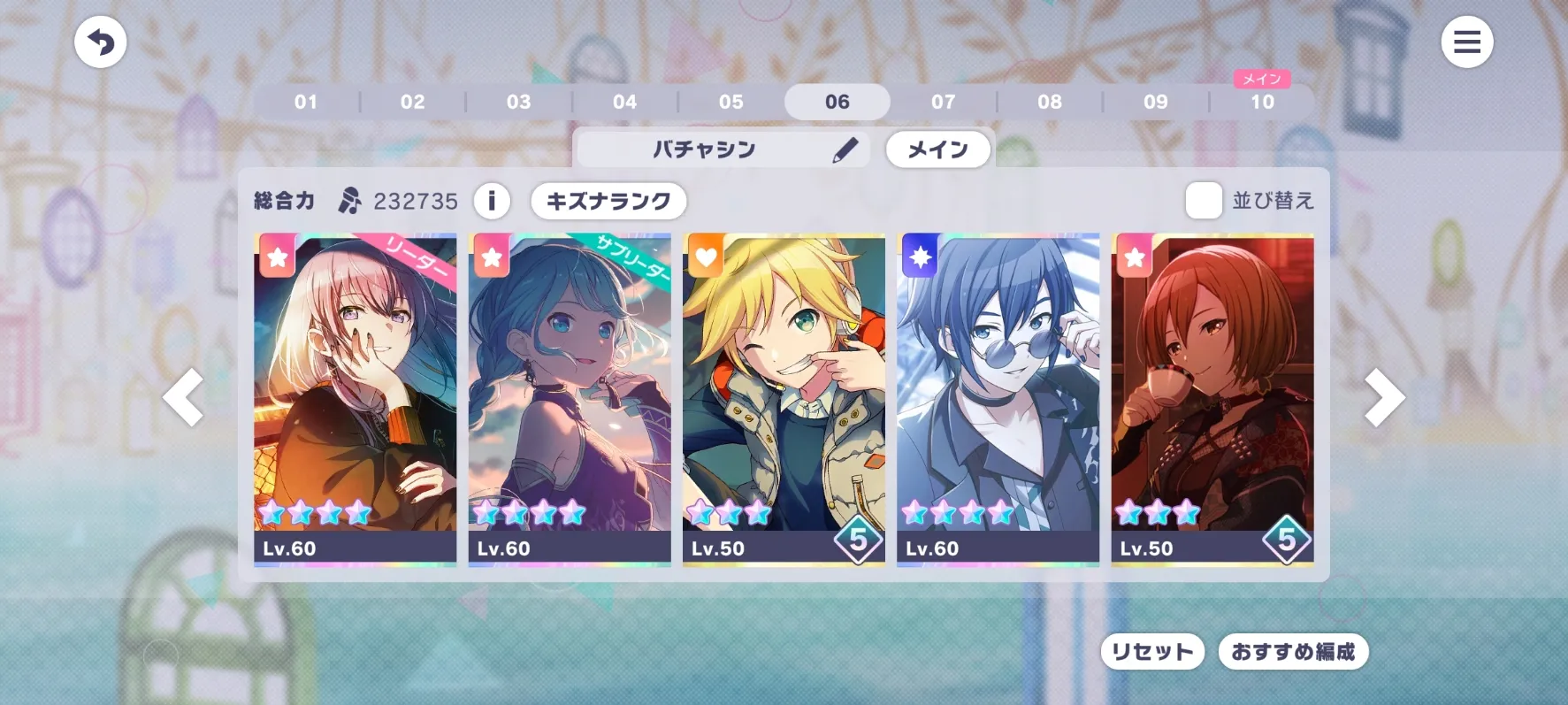Go back with the return arrow button
The width and height of the screenshot is (1568, 705).
pyautogui.click(x=100, y=42)
